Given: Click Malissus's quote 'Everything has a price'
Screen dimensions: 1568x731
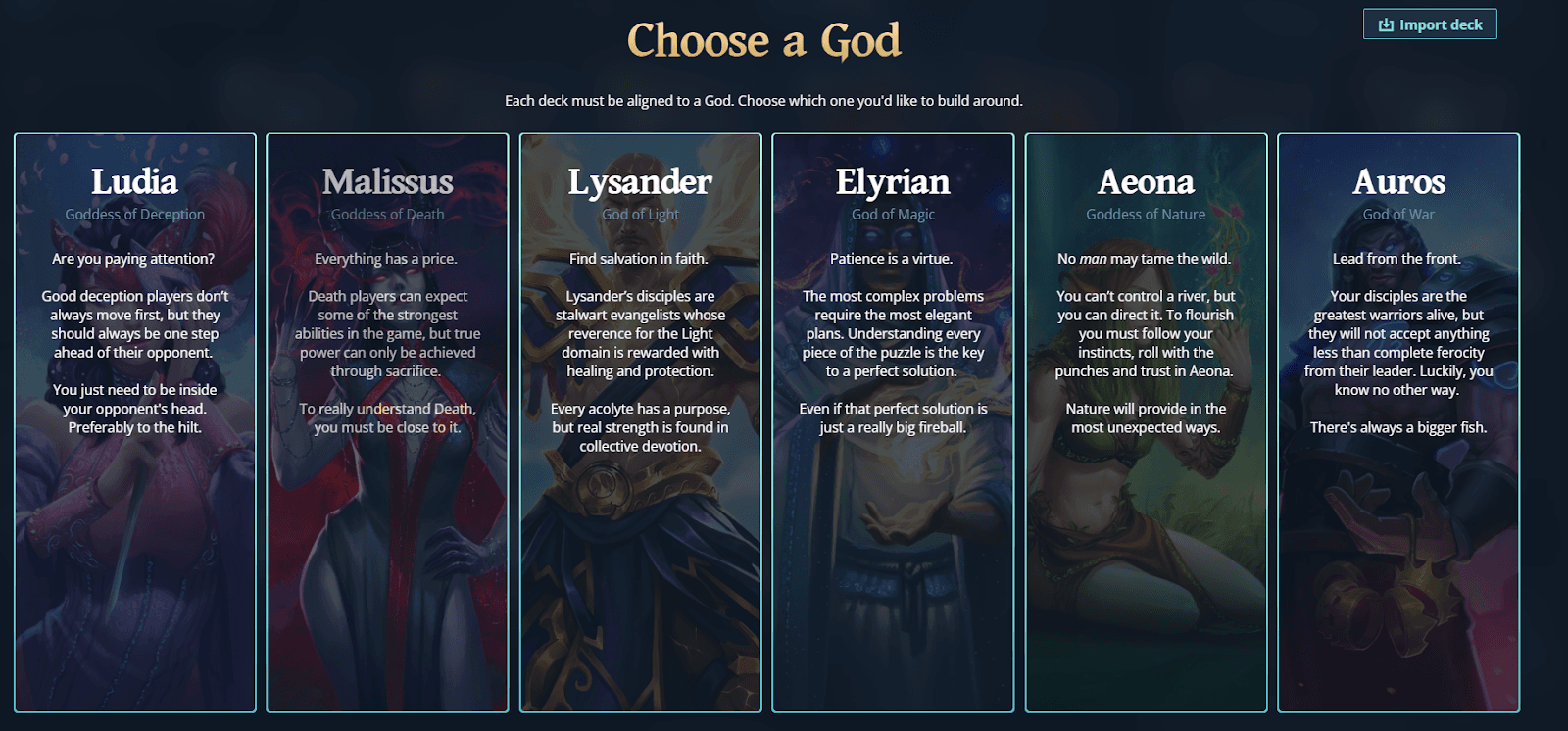Looking at the screenshot, I should coord(387,258).
